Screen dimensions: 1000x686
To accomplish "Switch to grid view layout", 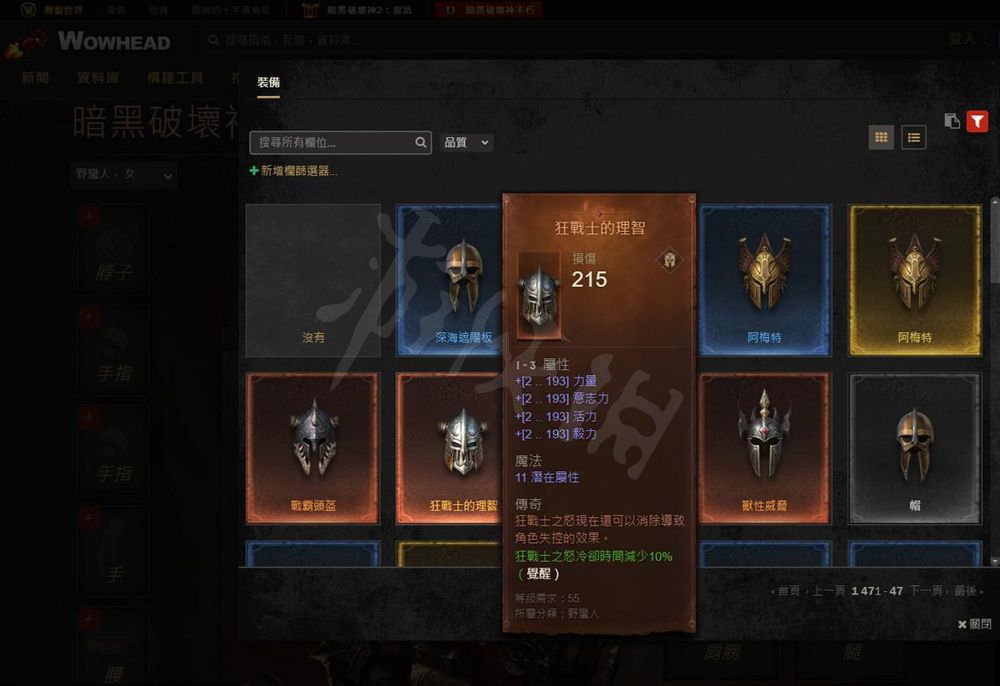I will click(x=881, y=137).
